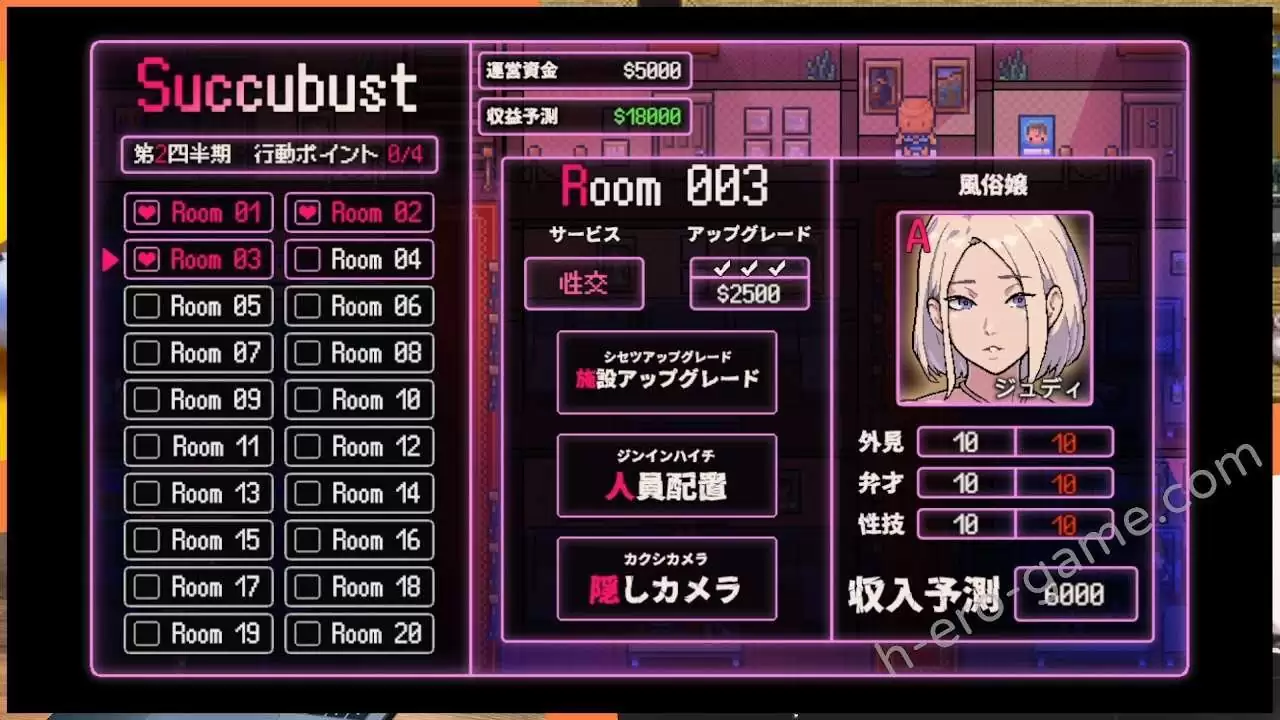This screenshot has width=1280, height=720.
Task: Open Room 11 entry
Action: (x=198, y=447)
